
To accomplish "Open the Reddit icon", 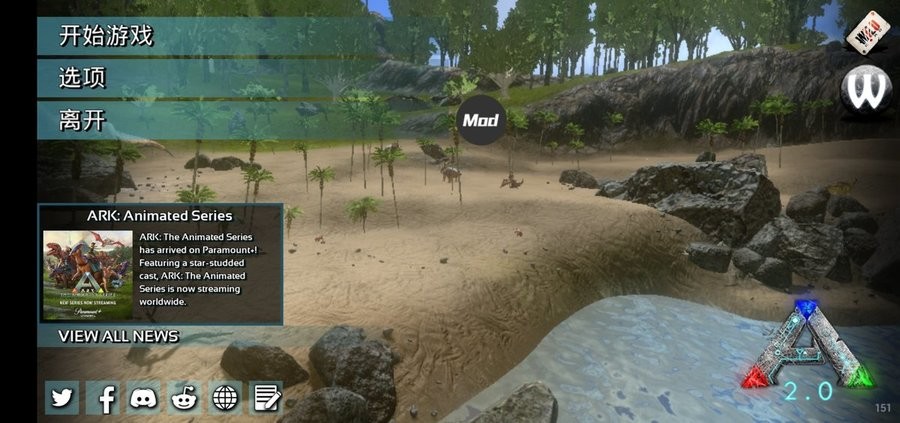I will [185, 398].
